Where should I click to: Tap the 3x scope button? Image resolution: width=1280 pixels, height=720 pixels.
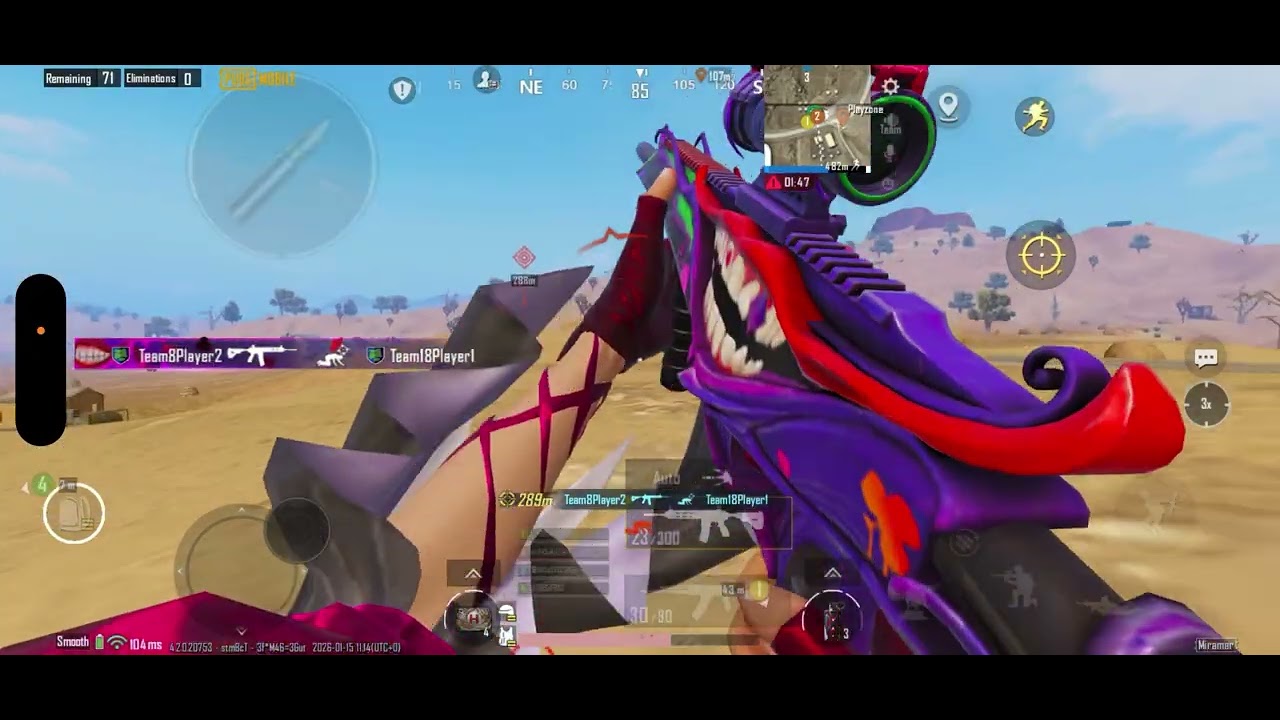pos(1206,404)
